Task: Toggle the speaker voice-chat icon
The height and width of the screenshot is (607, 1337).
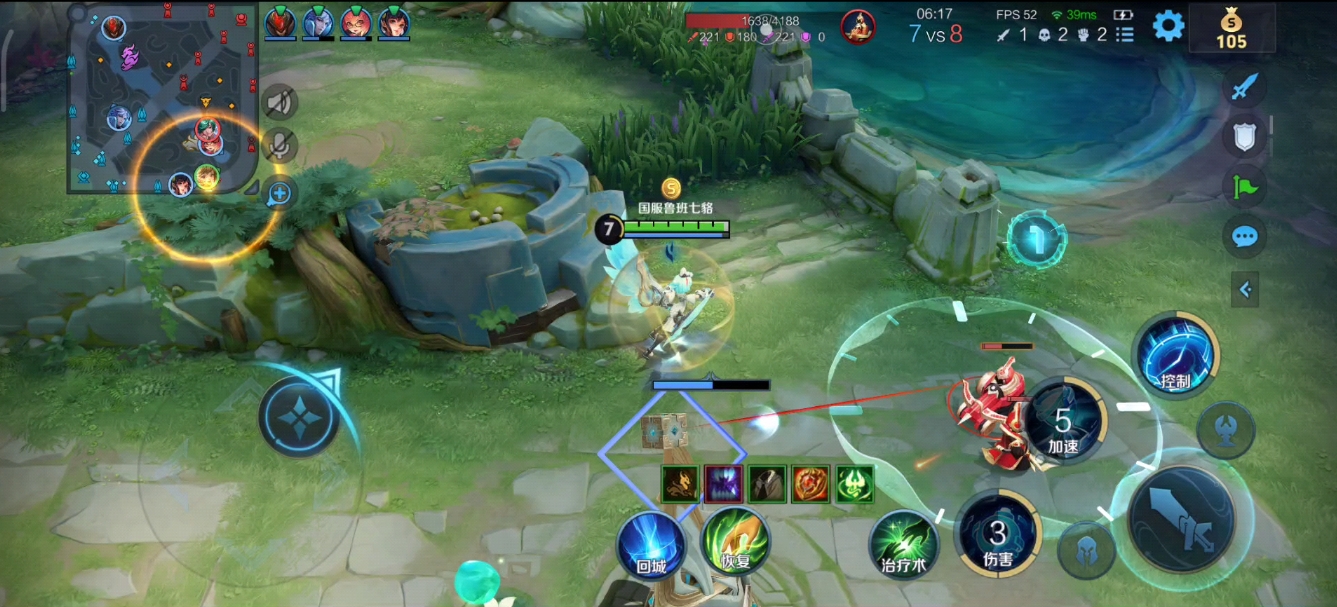Action: click(281, 102)
